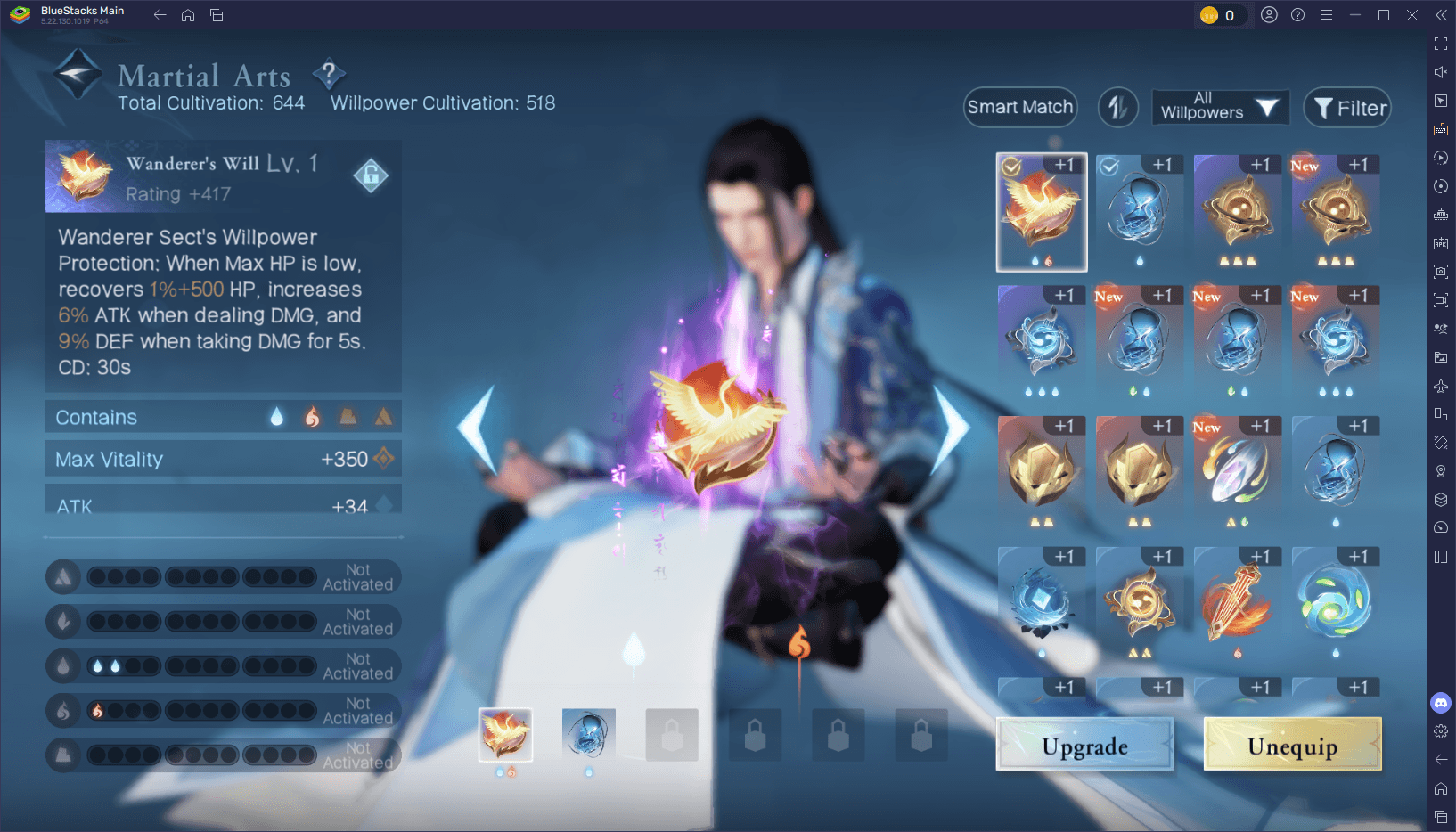
Task: Click the BlueStacks home button
Action: click(188, 15)
